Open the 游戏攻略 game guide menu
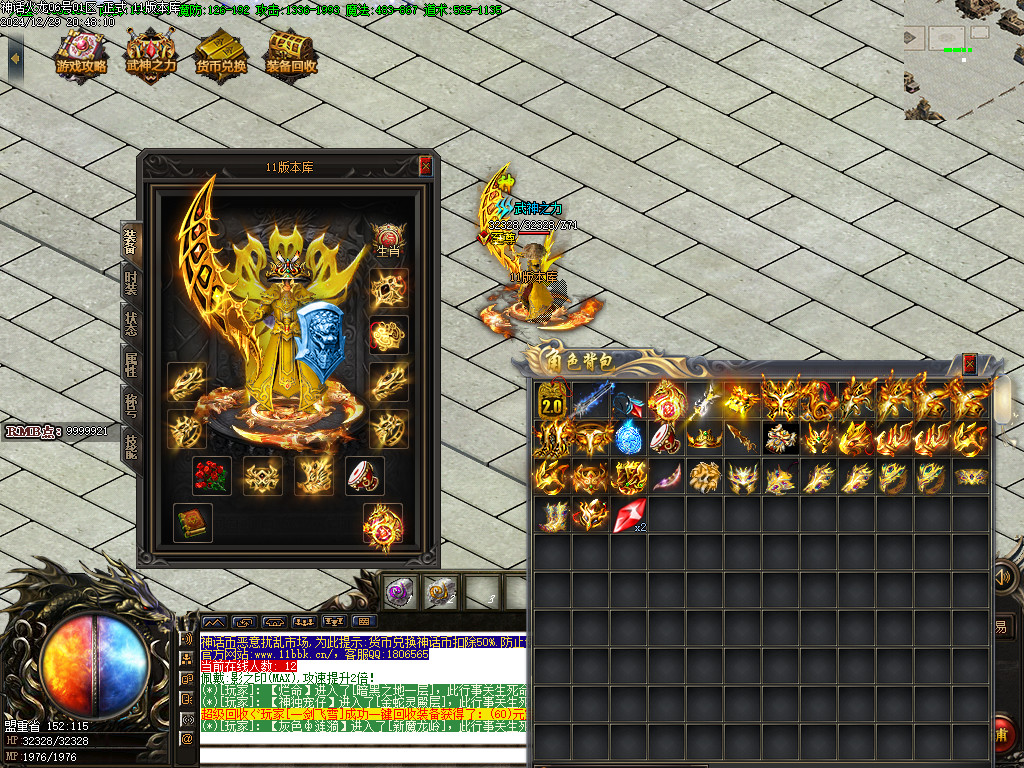 pyautogui.click(x=82, y=52)
